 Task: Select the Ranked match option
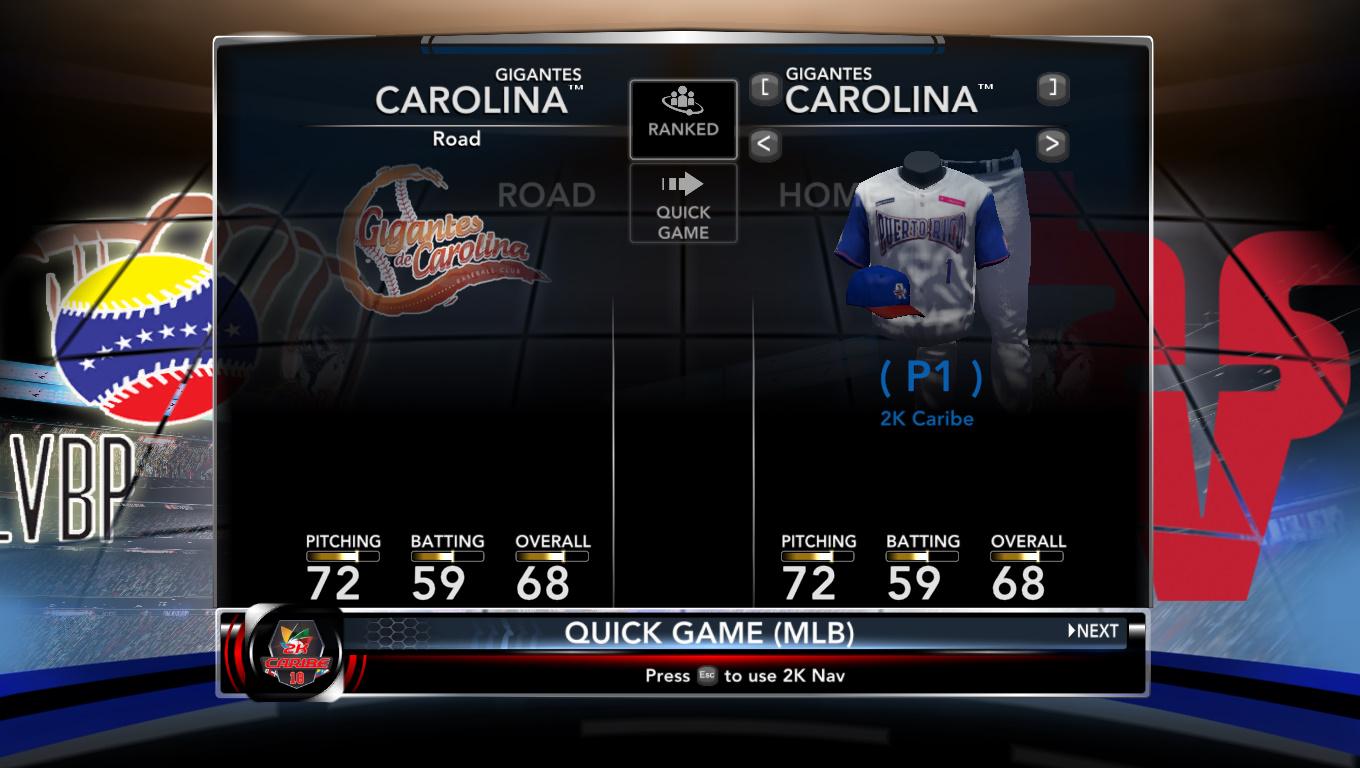point(683,119)
